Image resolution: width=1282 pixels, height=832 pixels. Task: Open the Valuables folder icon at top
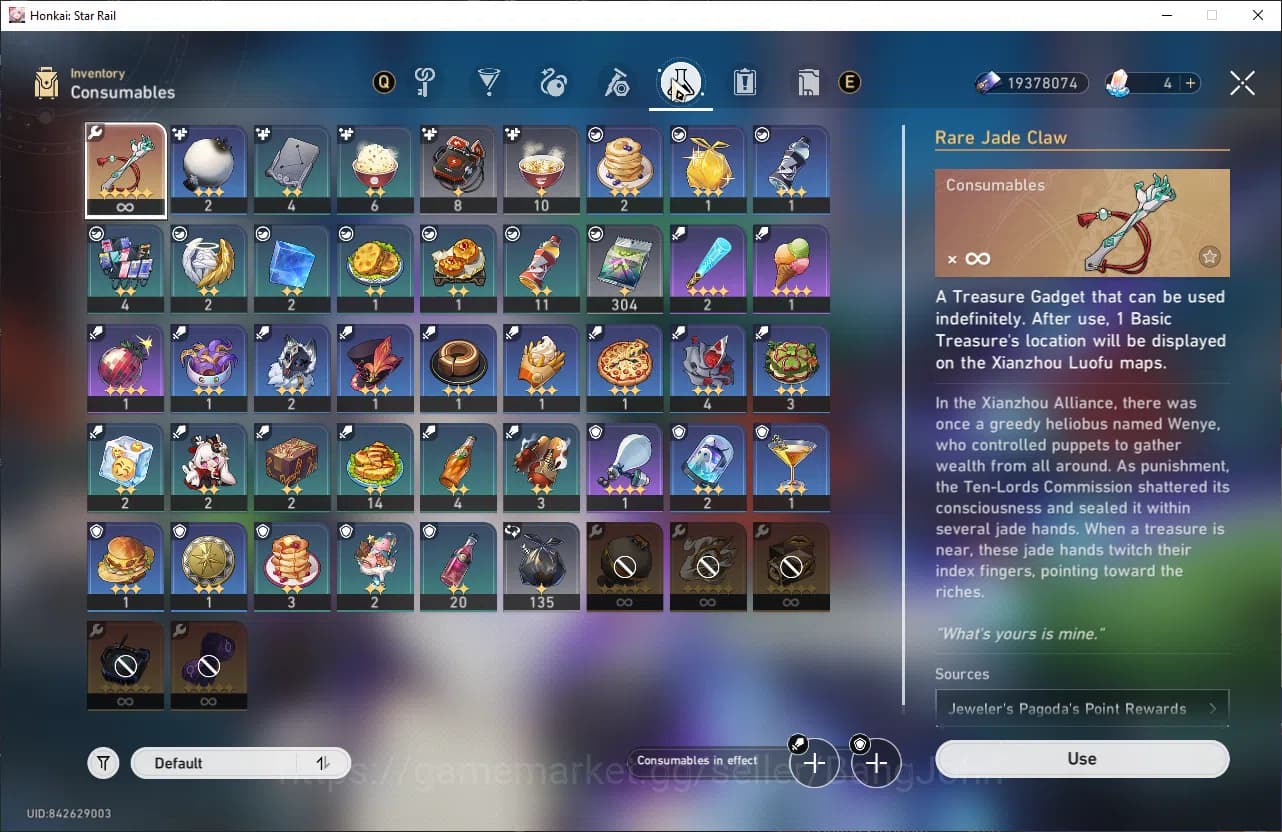click(808, 83)
